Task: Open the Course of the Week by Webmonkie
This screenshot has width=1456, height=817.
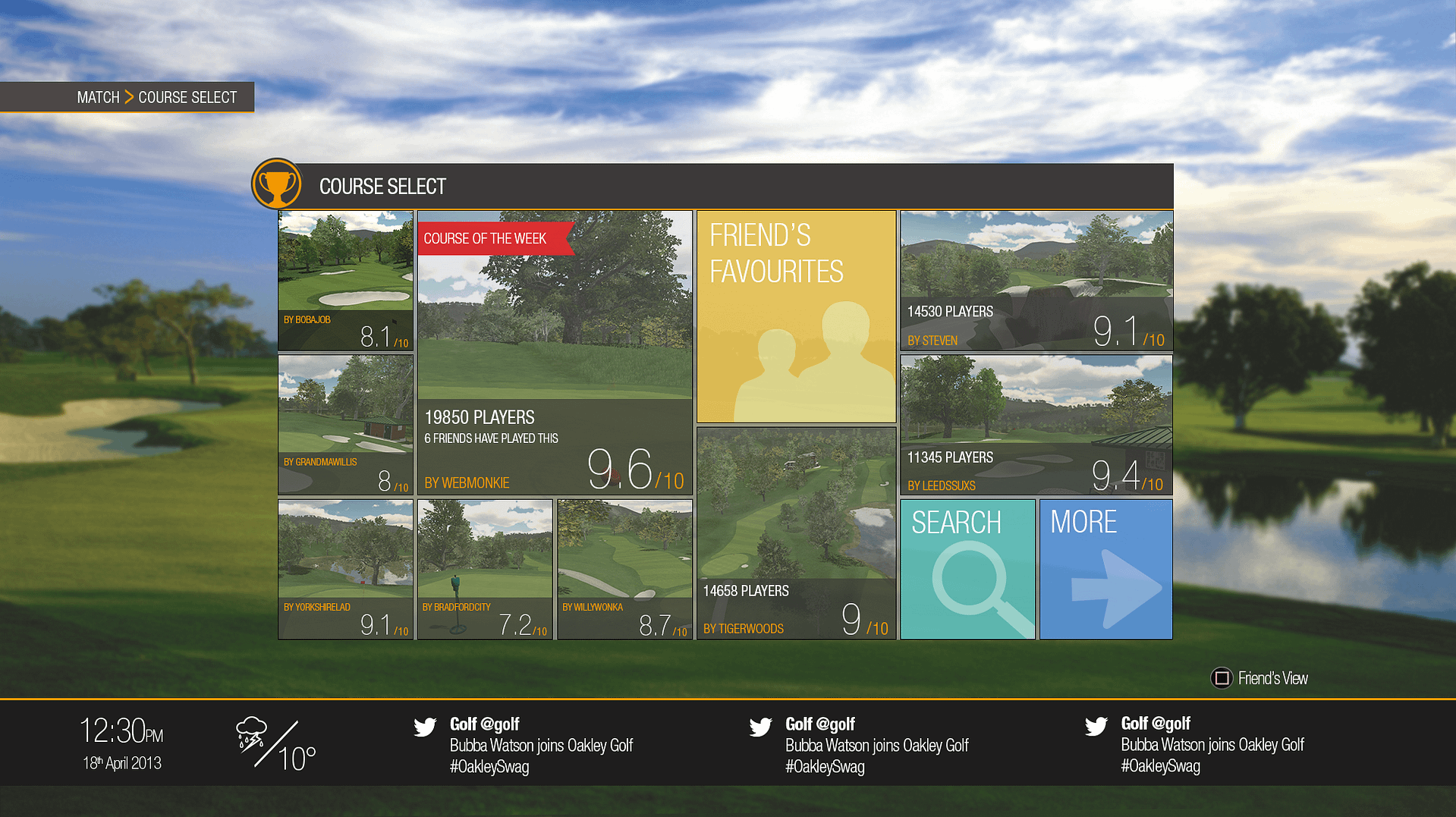Action: click(x=555, y=353)
